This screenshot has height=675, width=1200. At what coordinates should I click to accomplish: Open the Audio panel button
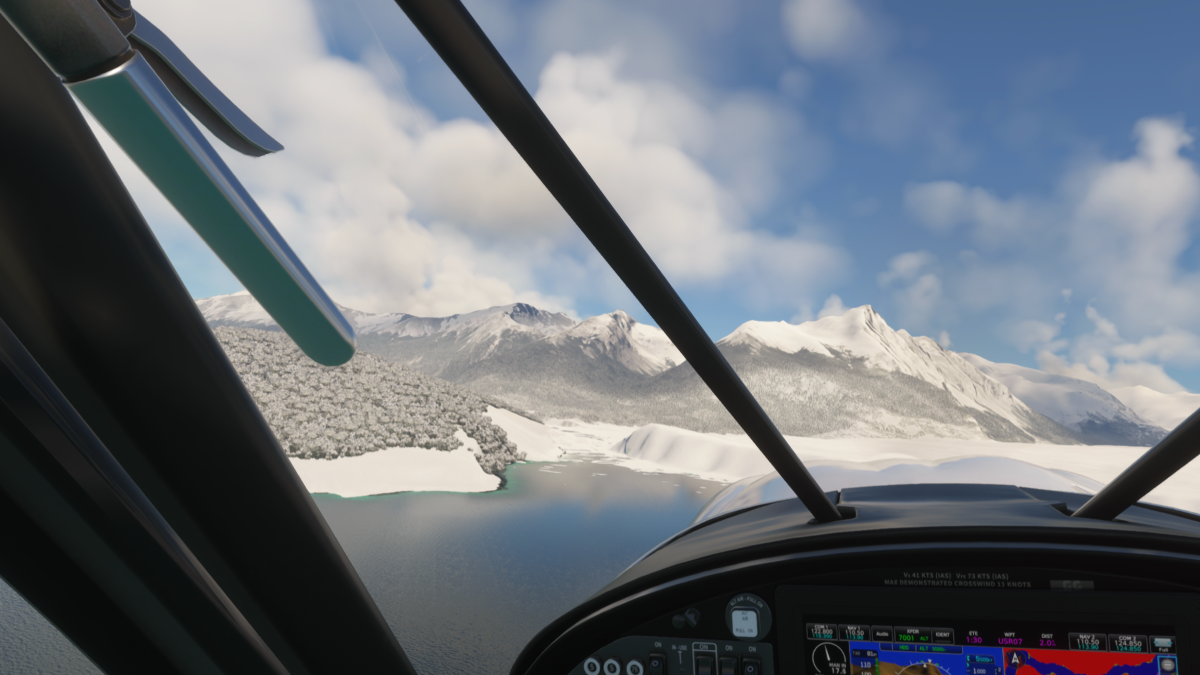(x=881, y=634)
